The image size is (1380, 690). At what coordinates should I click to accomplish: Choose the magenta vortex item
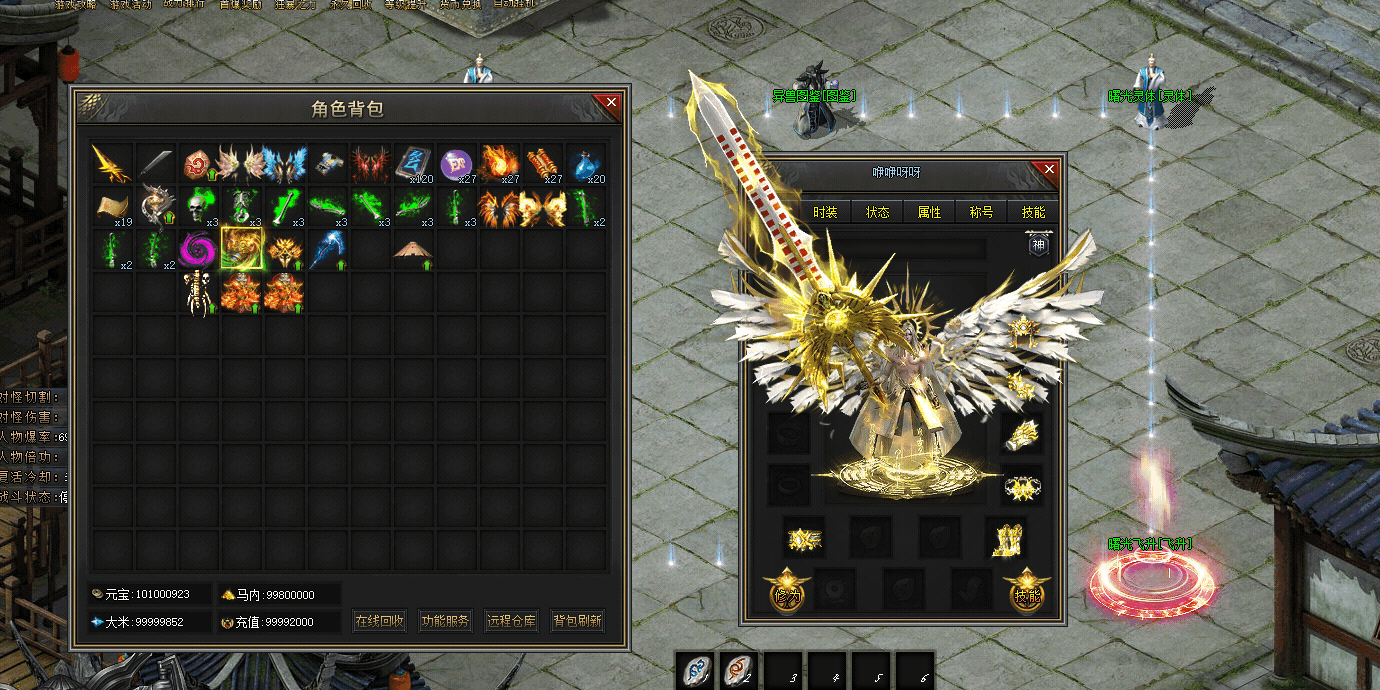click(x=198, y=249)
